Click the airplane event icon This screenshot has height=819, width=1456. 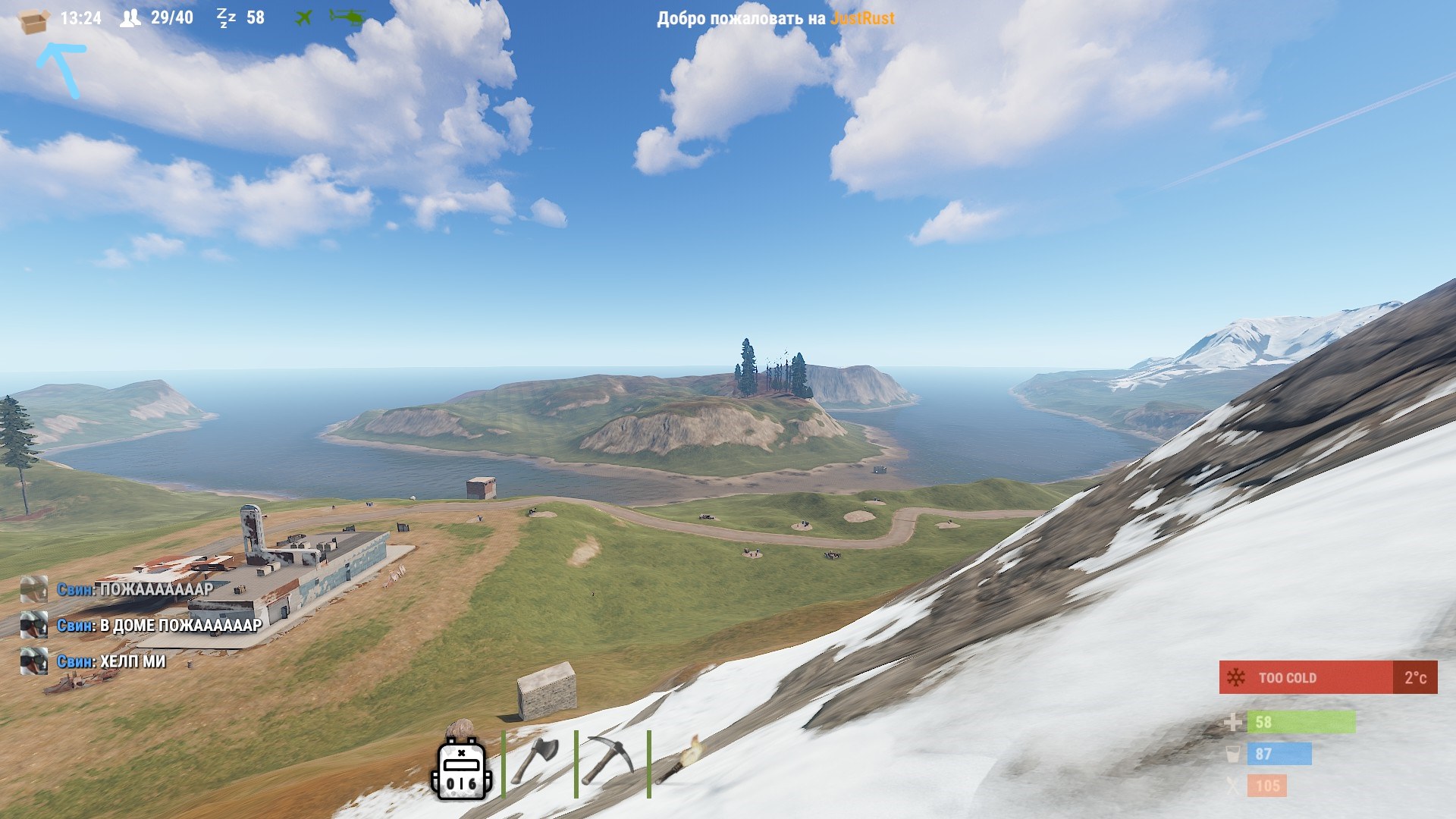point(303,17)
